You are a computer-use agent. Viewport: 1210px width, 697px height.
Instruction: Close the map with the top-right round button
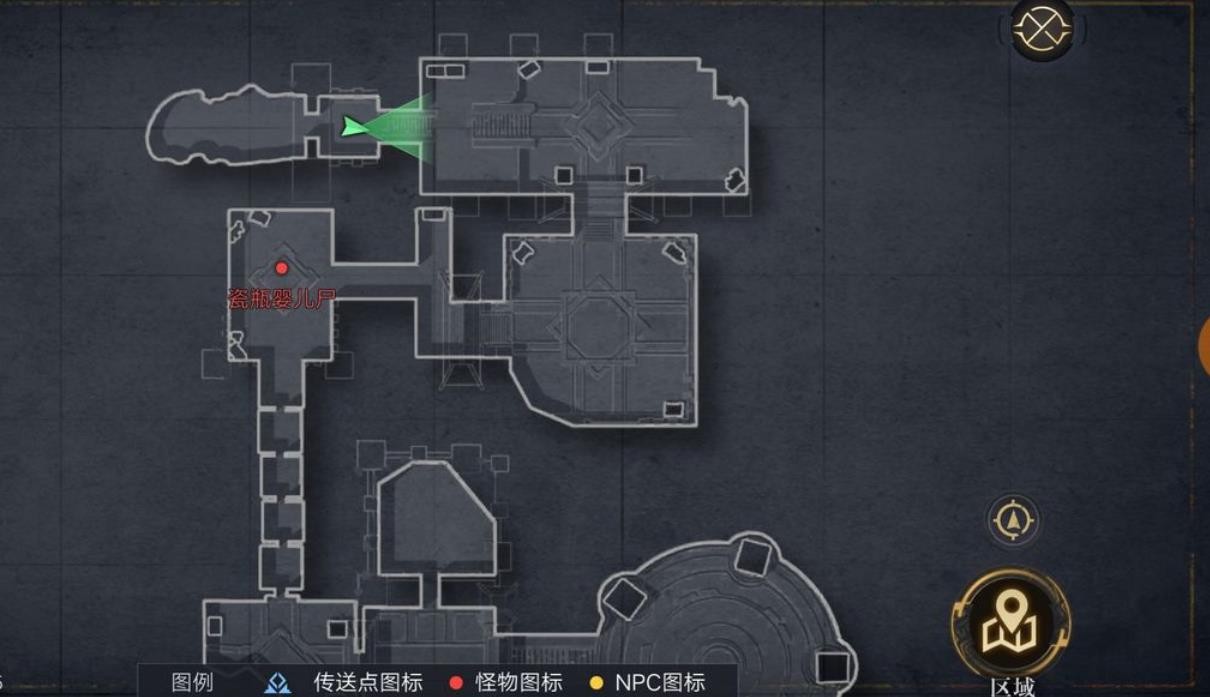pos(1042,31)
